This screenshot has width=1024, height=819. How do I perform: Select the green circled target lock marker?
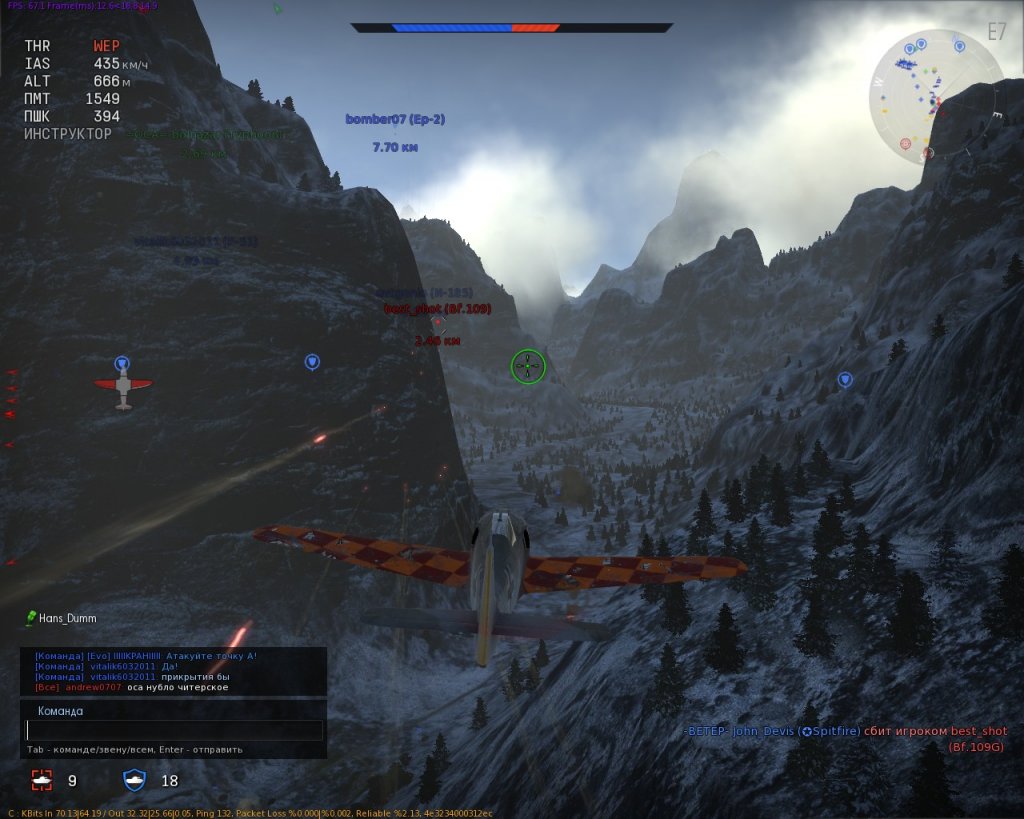528,367
